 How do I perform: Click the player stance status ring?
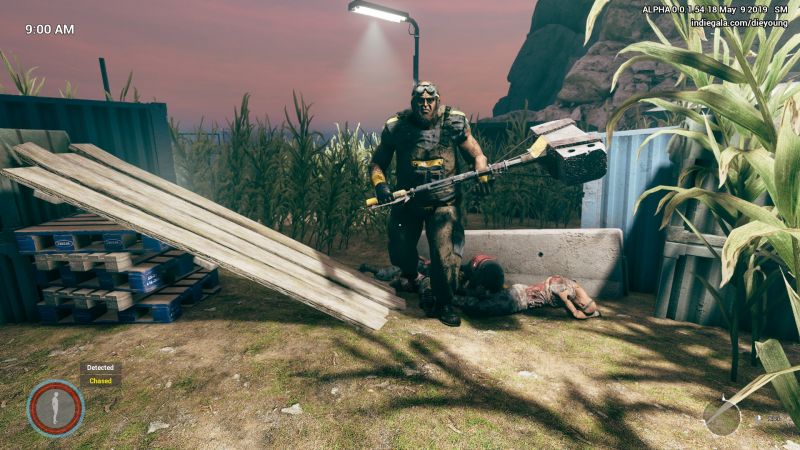(x=55, y=408)
